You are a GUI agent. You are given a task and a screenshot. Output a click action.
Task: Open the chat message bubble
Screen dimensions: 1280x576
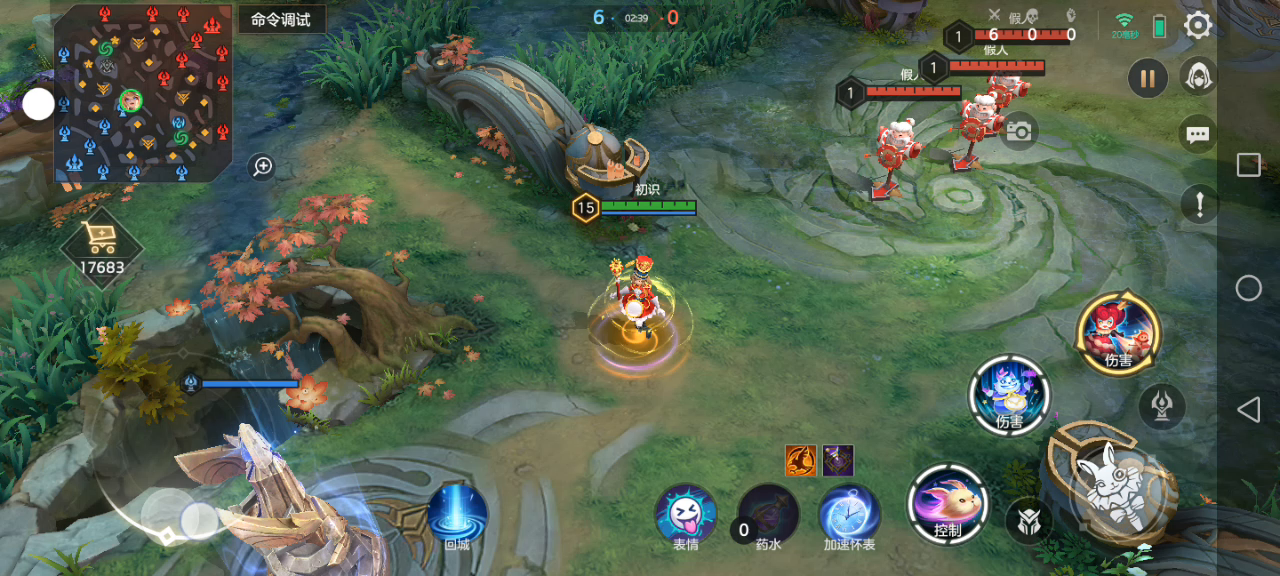[1197, 133]
